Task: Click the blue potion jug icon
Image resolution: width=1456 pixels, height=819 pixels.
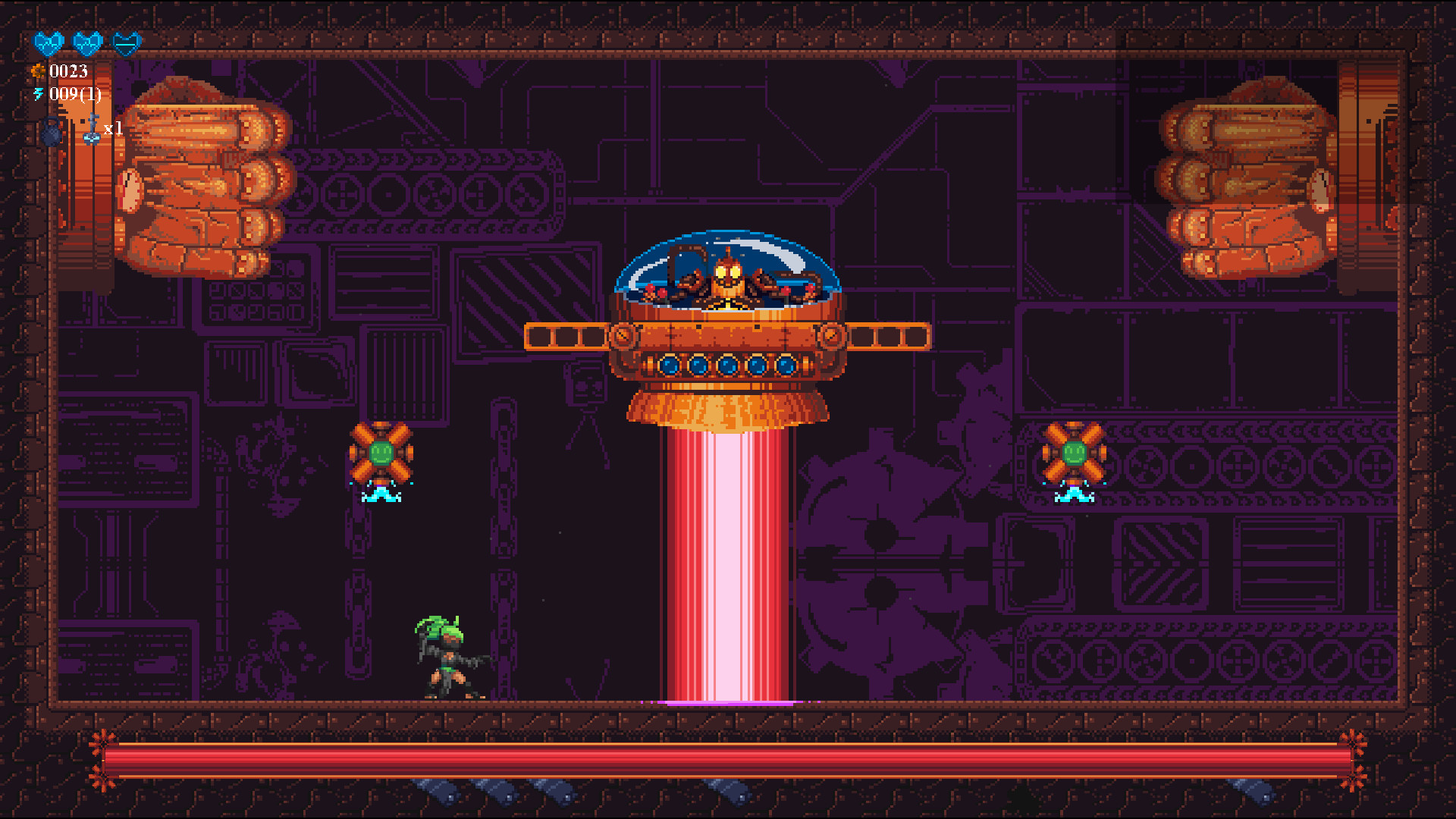Action: pyautogui.click(x=50, y=133)
